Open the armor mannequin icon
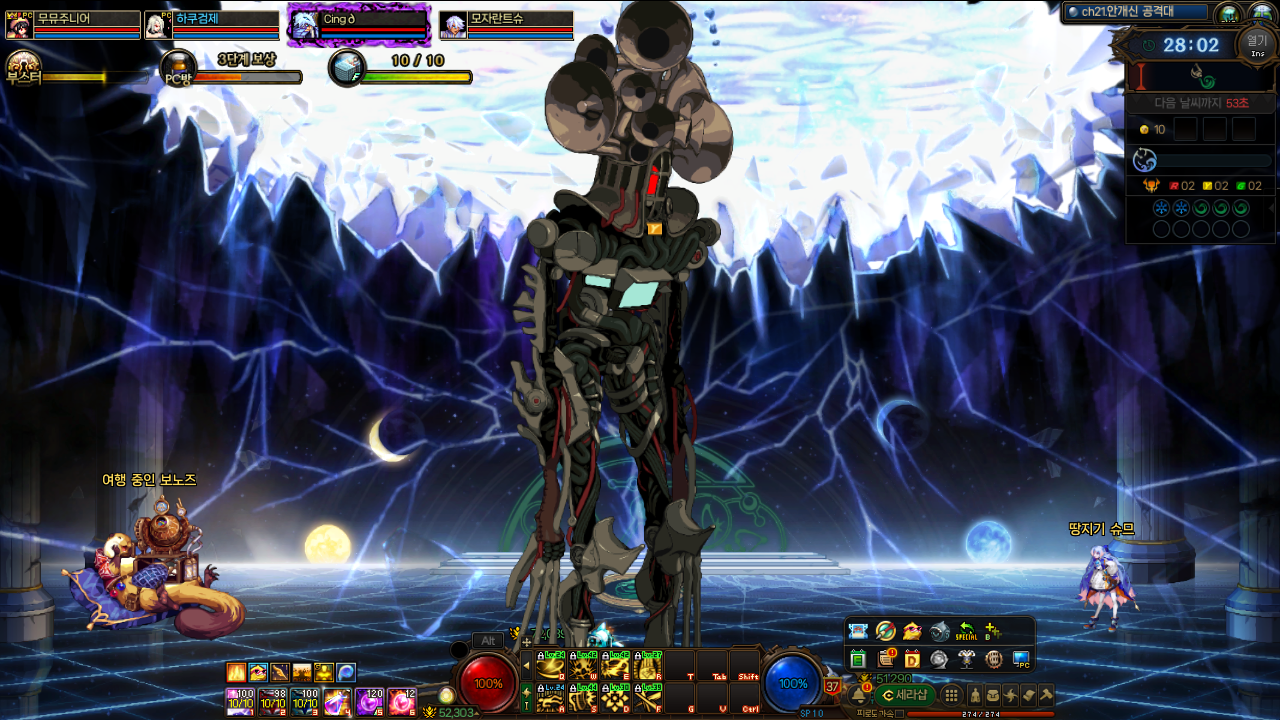The height and width of the screenshot is (720, 1280). tap(966, 659)
